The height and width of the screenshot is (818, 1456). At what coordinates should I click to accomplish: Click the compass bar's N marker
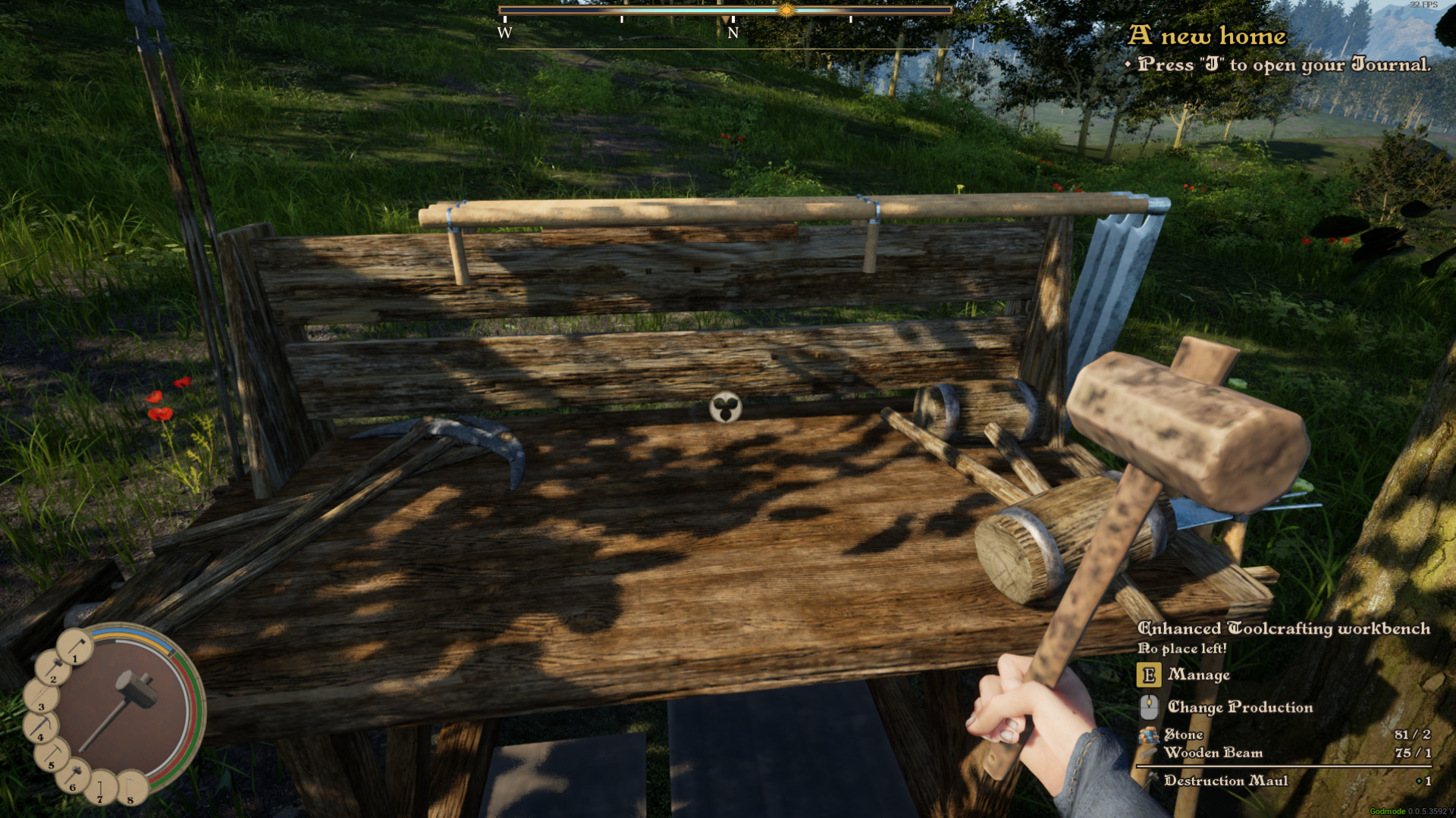pos(733,33)
